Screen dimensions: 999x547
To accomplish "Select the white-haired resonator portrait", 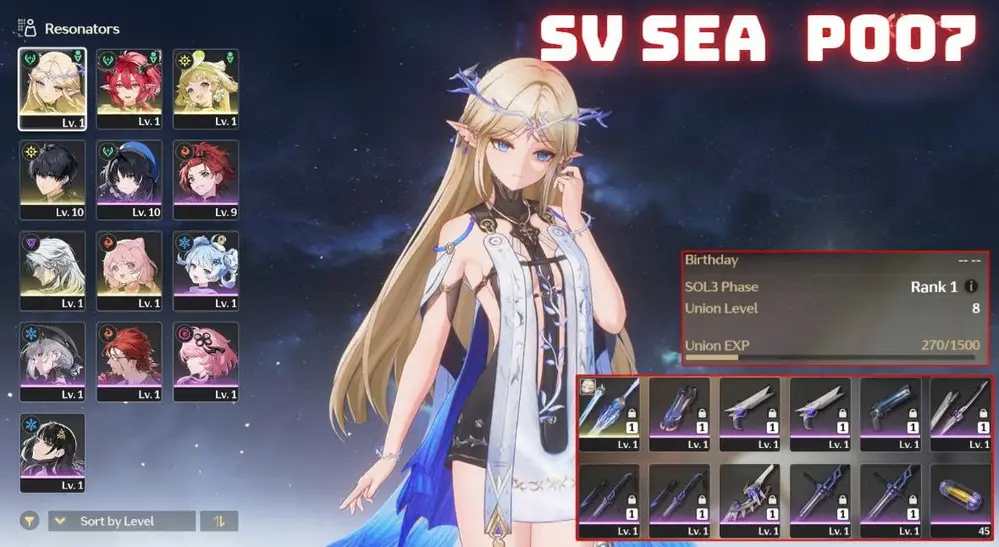I will click(x=52, y=270).
